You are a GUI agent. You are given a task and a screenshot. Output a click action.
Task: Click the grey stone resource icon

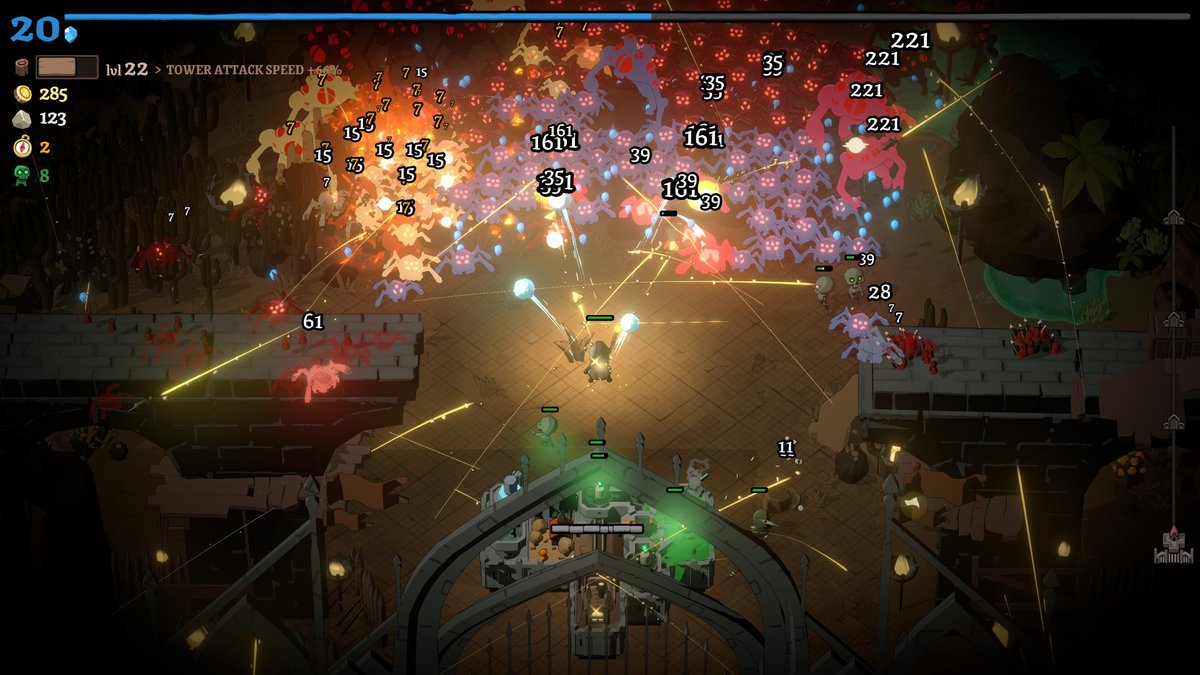coord(22,119)
